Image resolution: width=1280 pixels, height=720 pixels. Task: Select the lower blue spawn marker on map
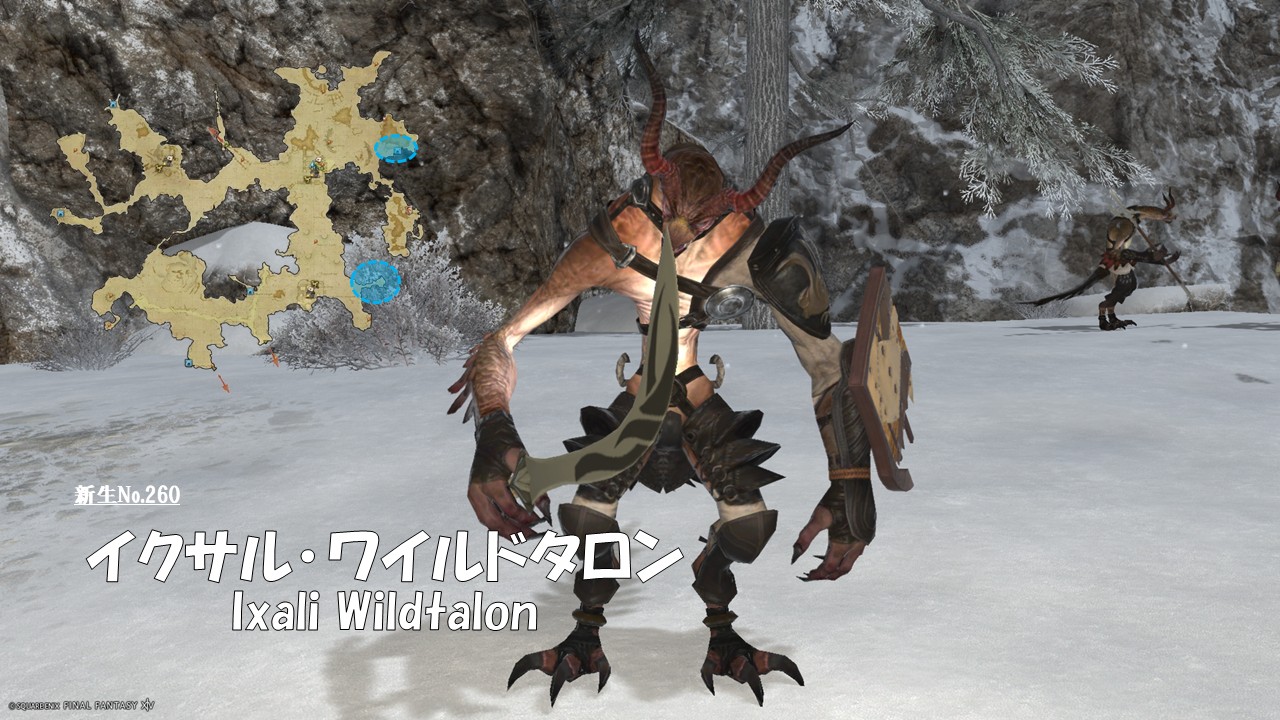(x=375, y=281)
